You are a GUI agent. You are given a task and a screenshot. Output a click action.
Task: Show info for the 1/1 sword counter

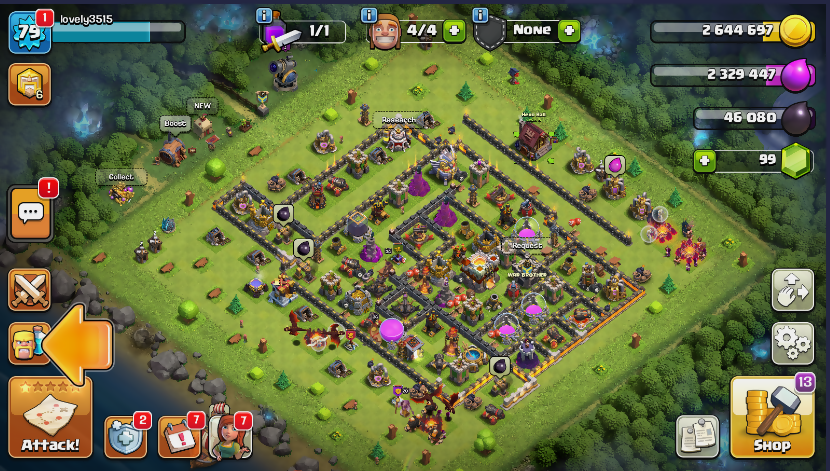click(265, 16)
